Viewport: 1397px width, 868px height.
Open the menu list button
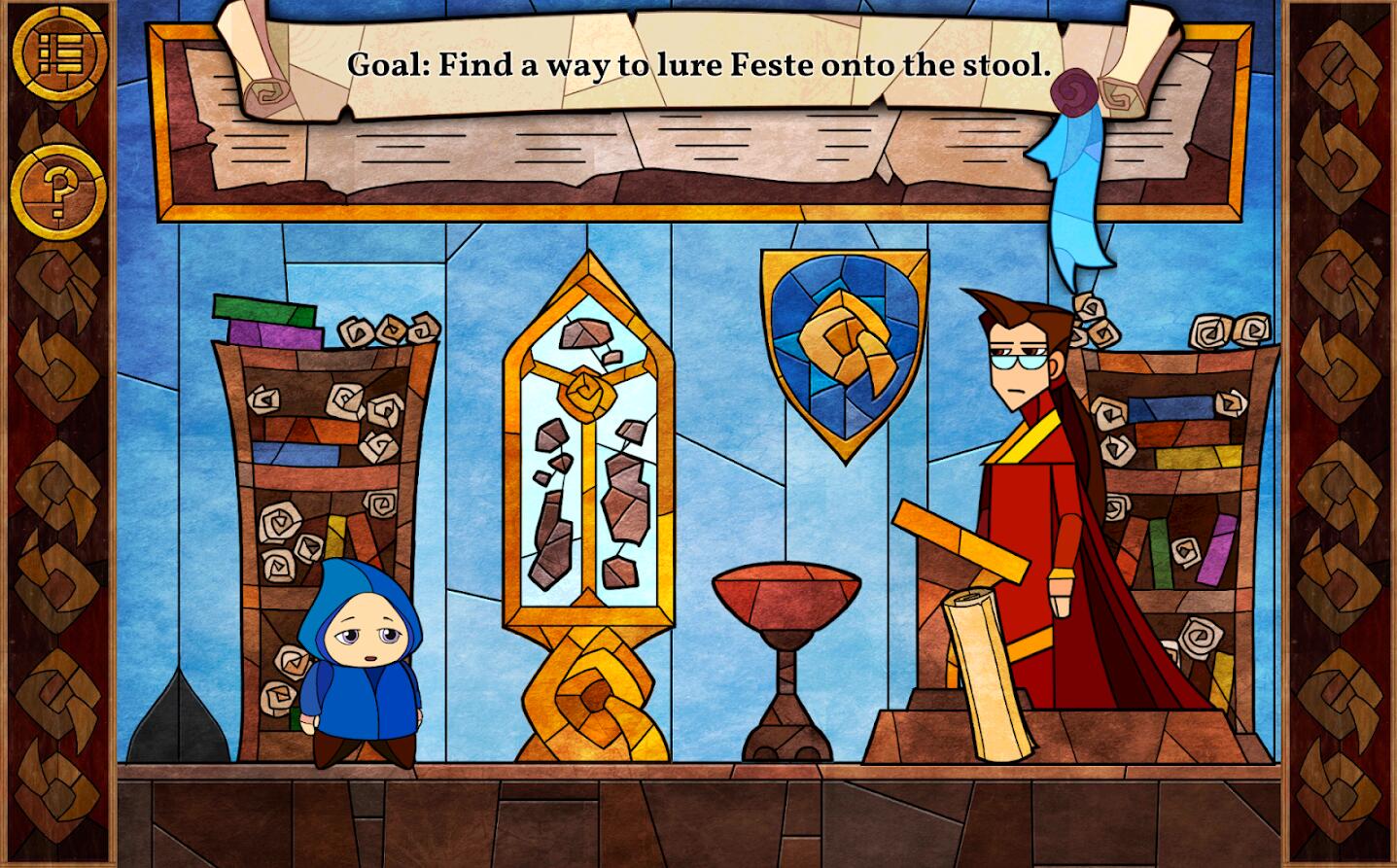58,54
